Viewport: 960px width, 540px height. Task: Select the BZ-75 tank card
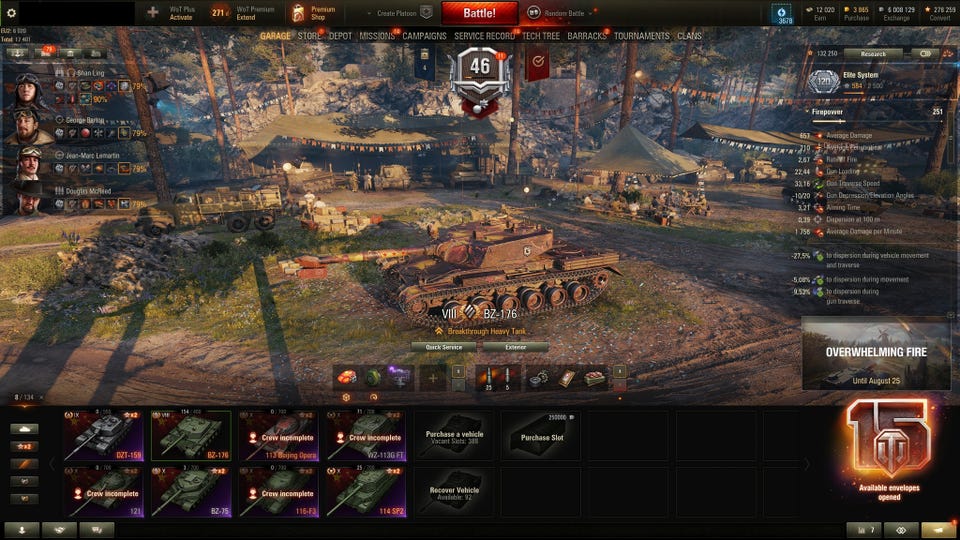191,490
